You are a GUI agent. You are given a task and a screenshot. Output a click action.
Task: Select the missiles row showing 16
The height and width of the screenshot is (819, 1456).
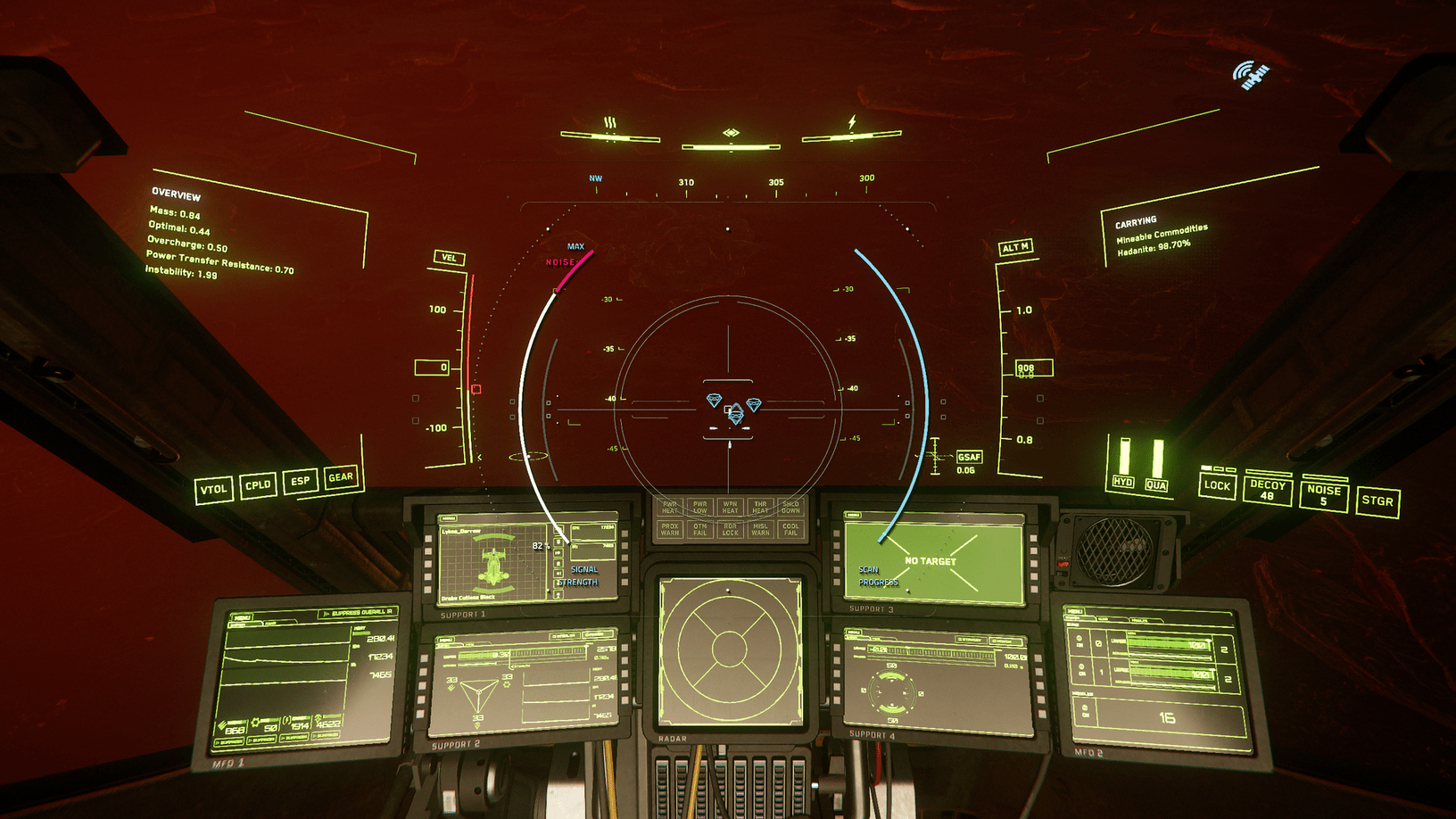tap(1167, 717)
